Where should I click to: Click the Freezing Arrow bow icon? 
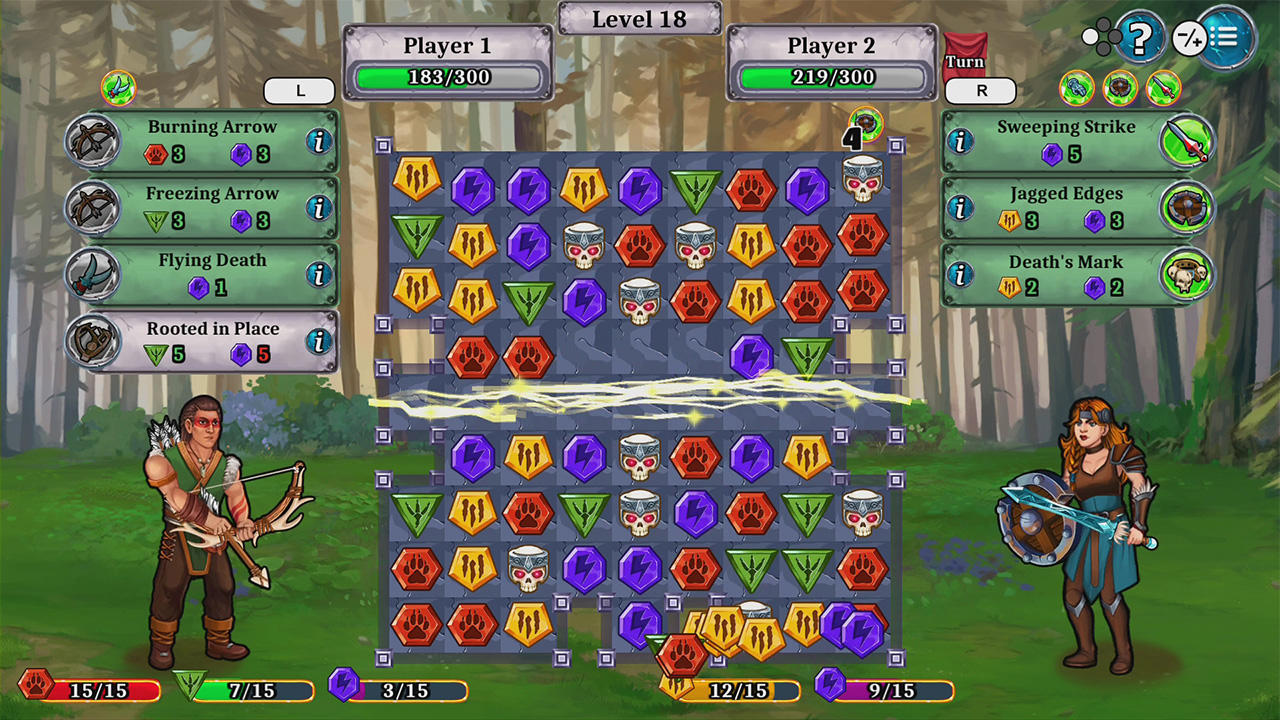(x=93, y=204)
